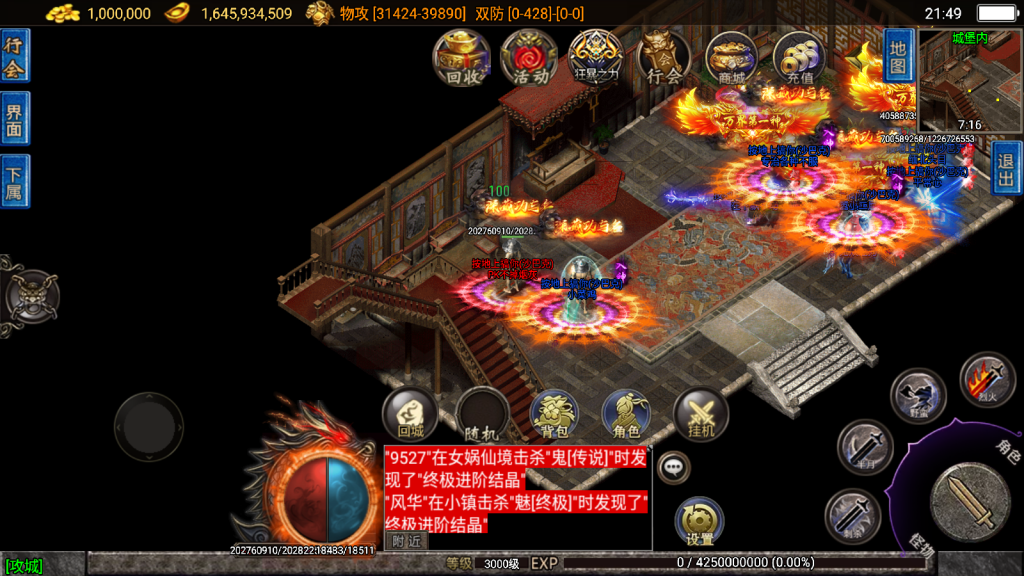The height and width of the screenshot is (576, 1024).
Task: Tap the main sword attack button
Action: (x=969, y=503)
